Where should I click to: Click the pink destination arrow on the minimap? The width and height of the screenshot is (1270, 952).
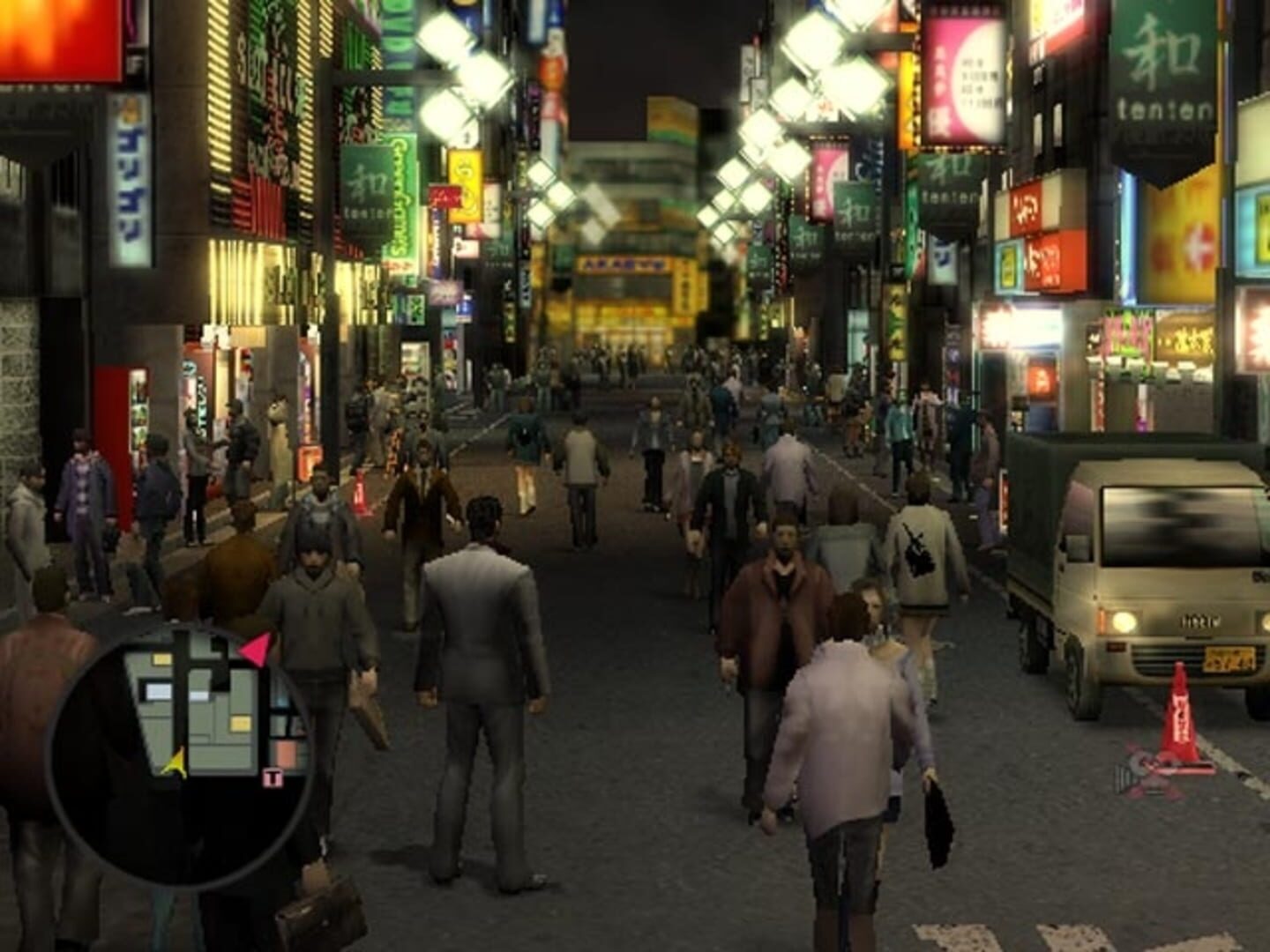pyautogui.click(x=256, y=649)
